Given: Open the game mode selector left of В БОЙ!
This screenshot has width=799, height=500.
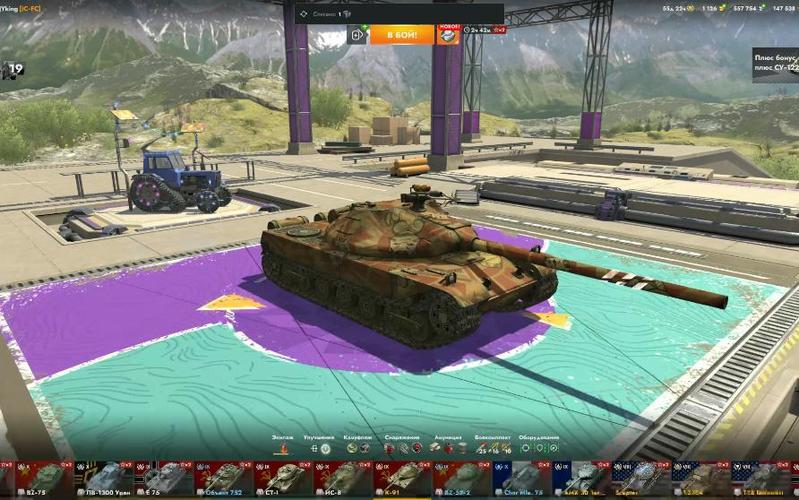Looking at the screenshot, I should click(x=358, y=35).
